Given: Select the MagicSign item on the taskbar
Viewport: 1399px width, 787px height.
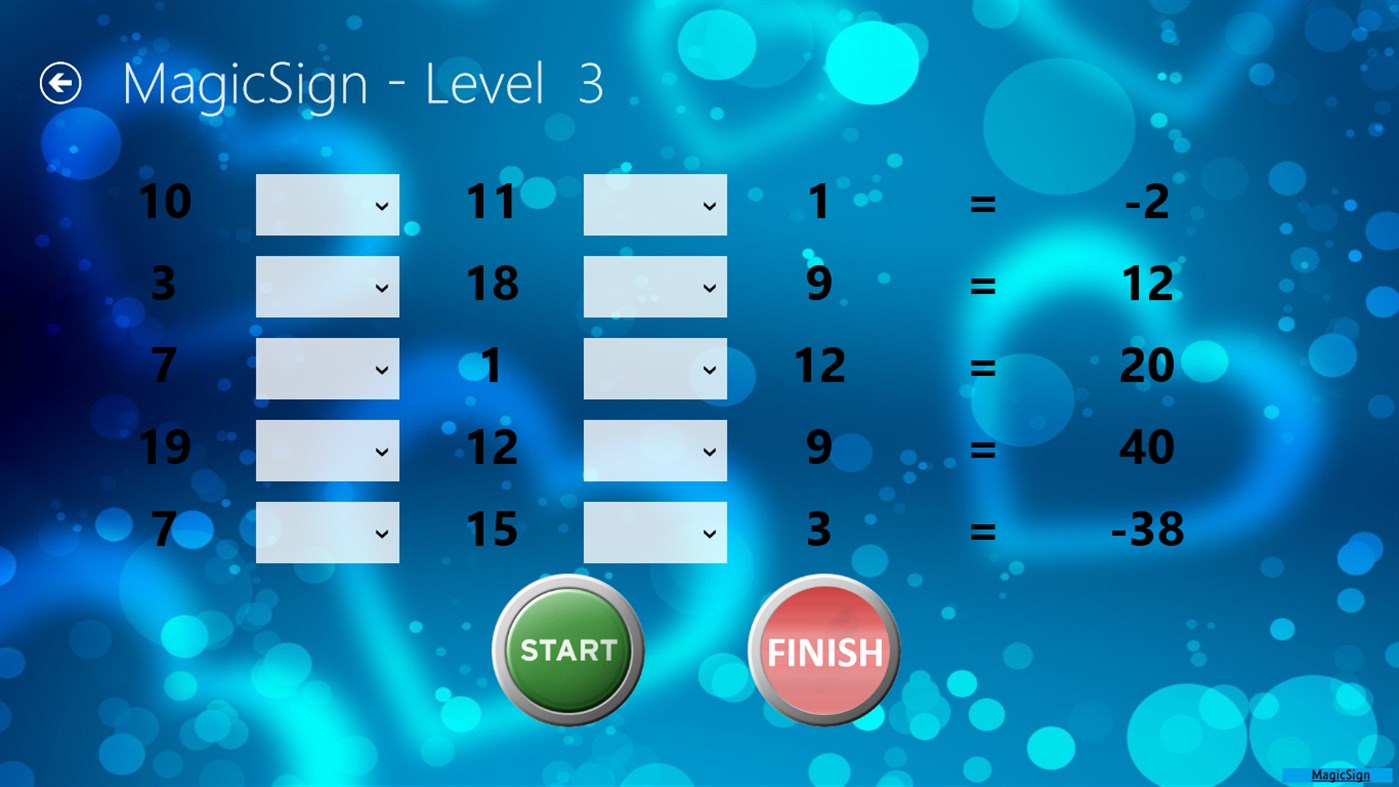Looking at the screenshot, I should 1340,774.
